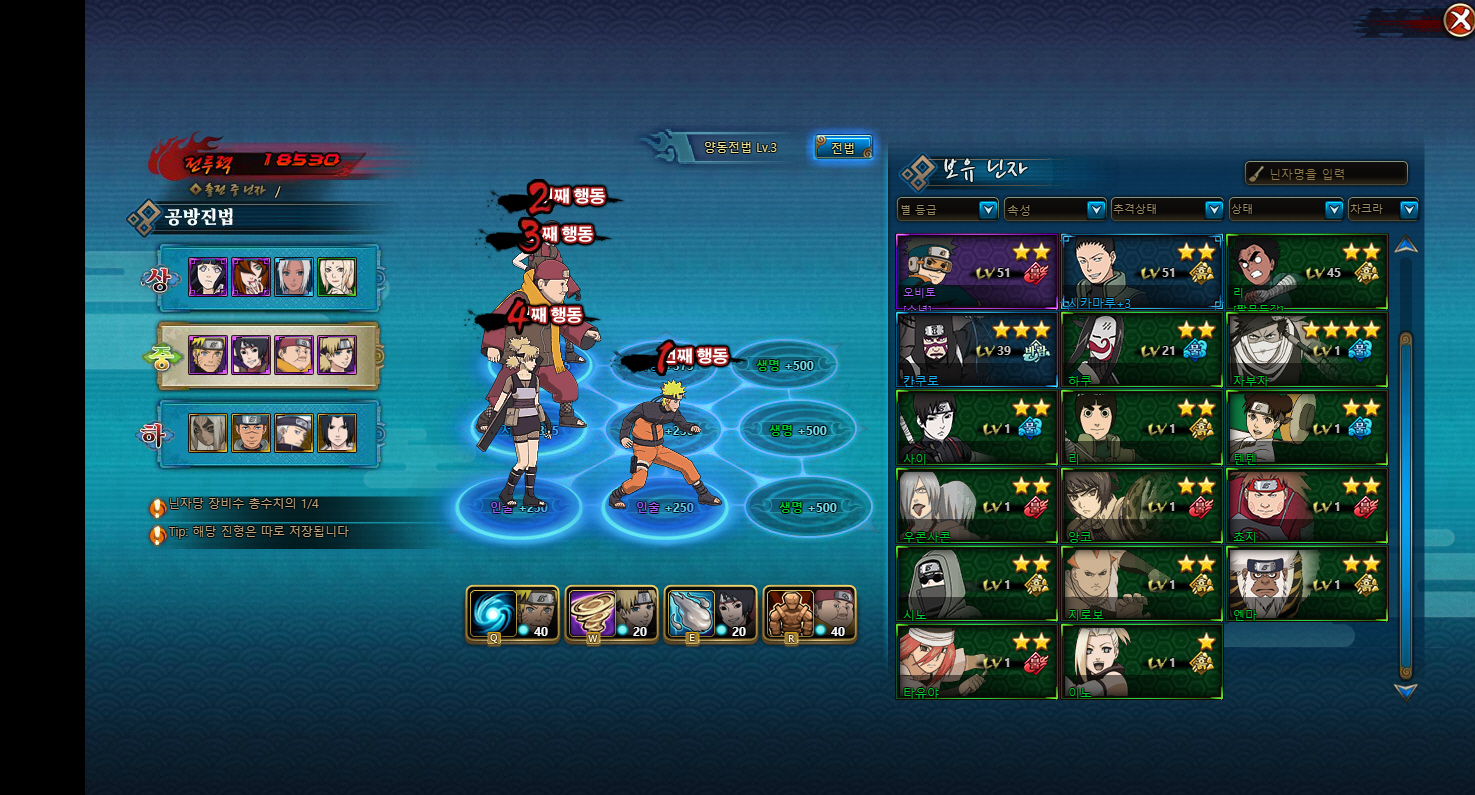Screen dimensions: 1475x795
Task: Select the 자부자 four-star ninja card
Action: [1307, 350]
